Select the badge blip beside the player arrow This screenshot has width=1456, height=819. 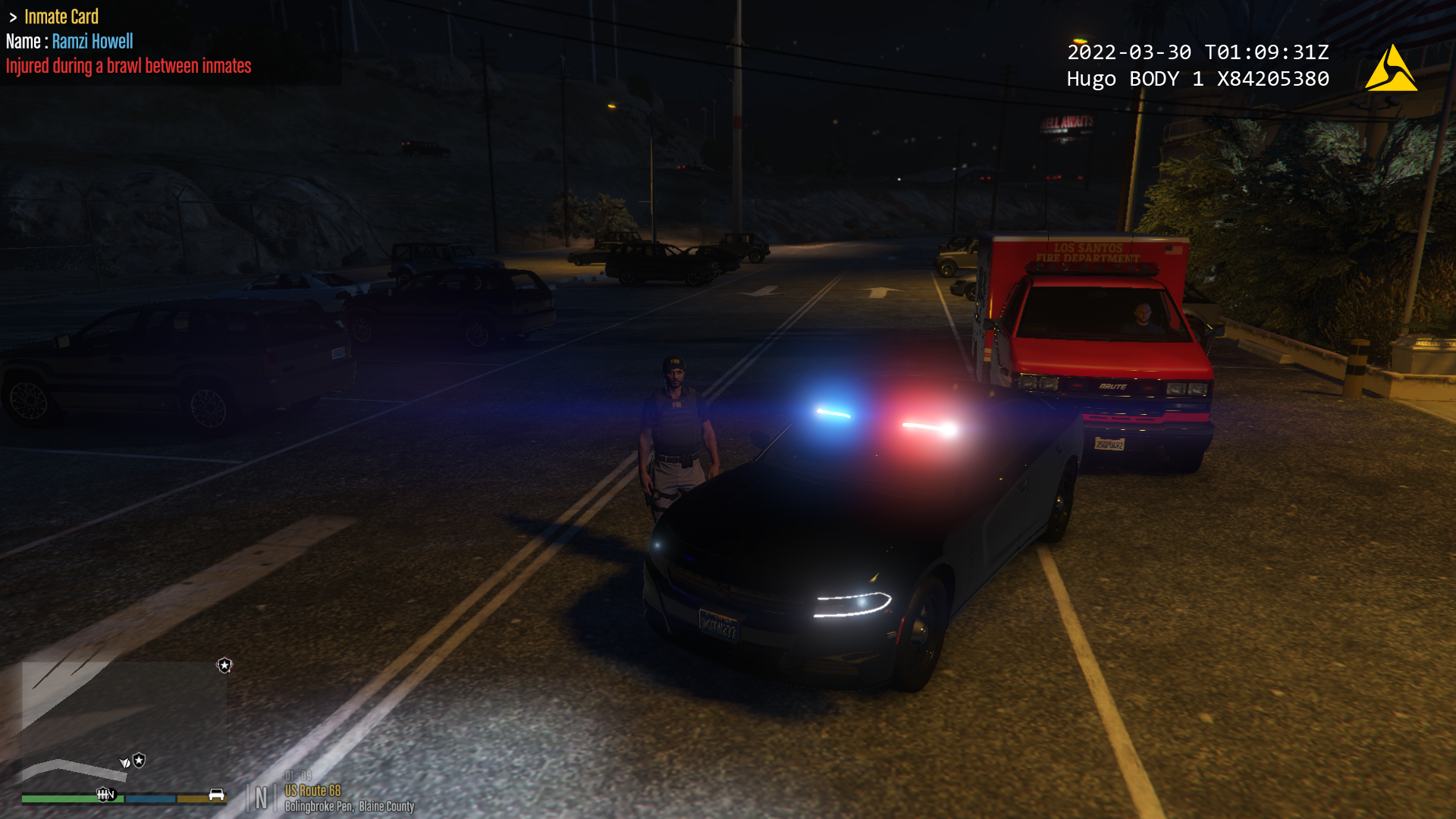coord(140,760)
